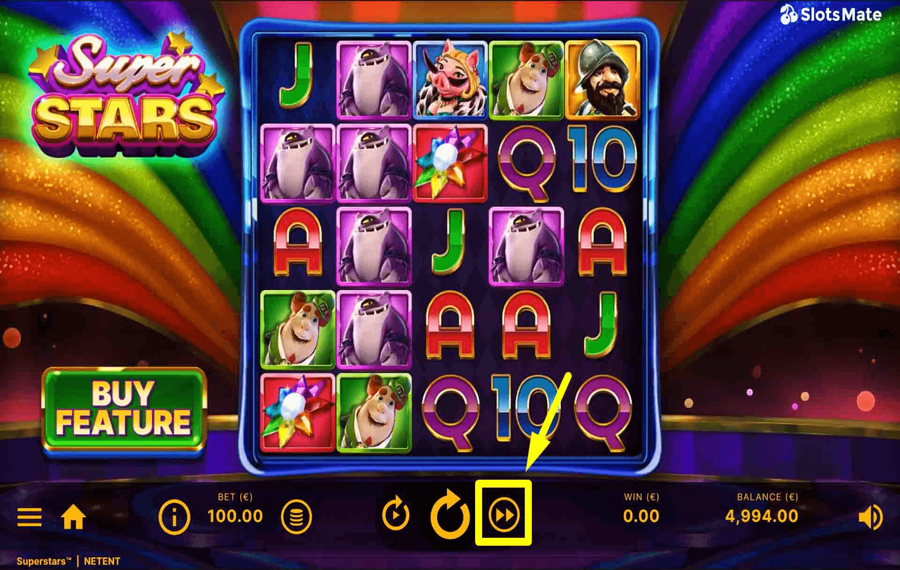The height and width of the screenshot is (570, 900).
Task: Toggle fast-forward quick spin
Action: [x=504, y=515]
